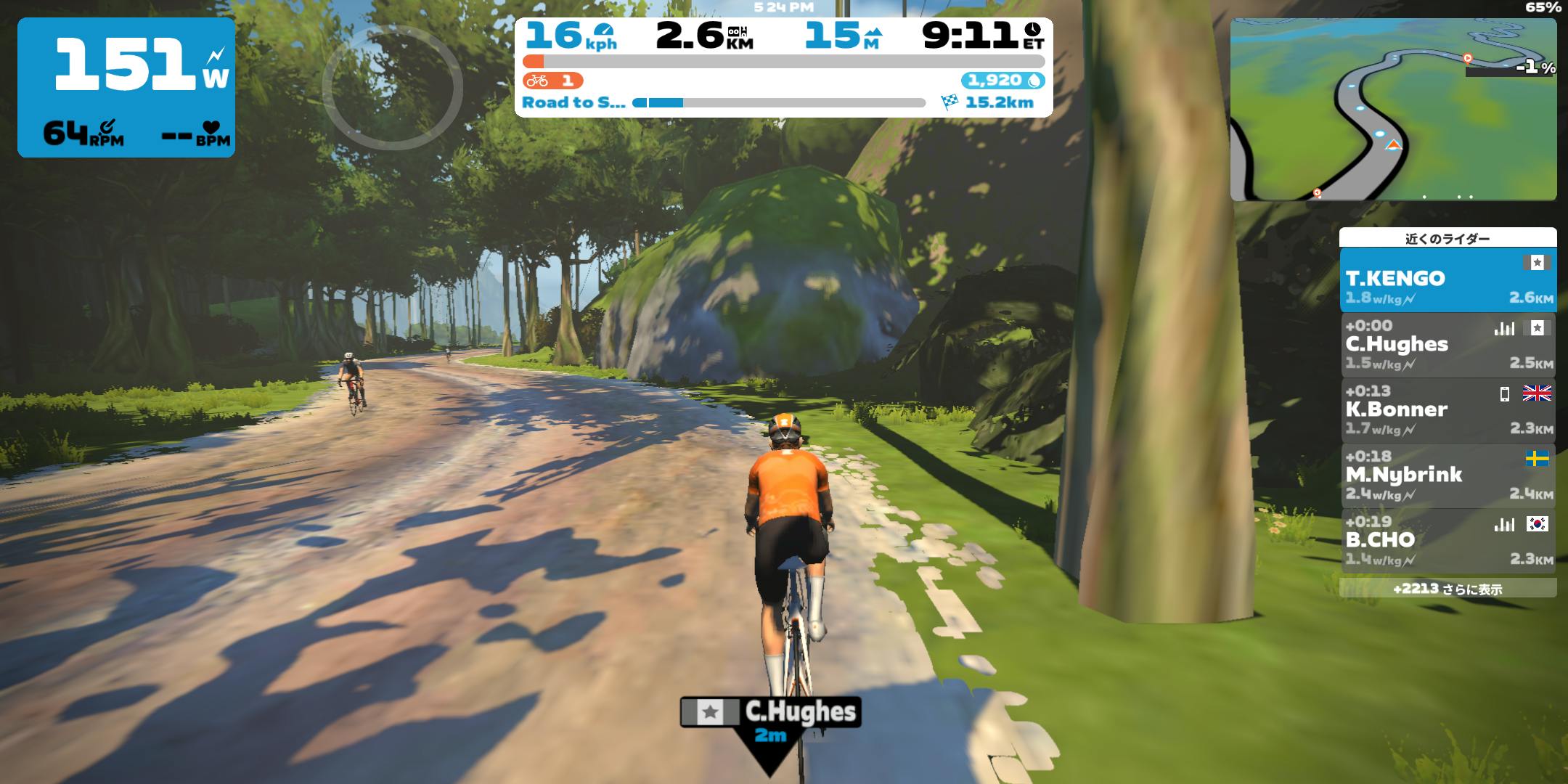The image size is (1568, 784).
Task: Select M.Nybrink in the rider list
Action: (x=1447, y=475)
